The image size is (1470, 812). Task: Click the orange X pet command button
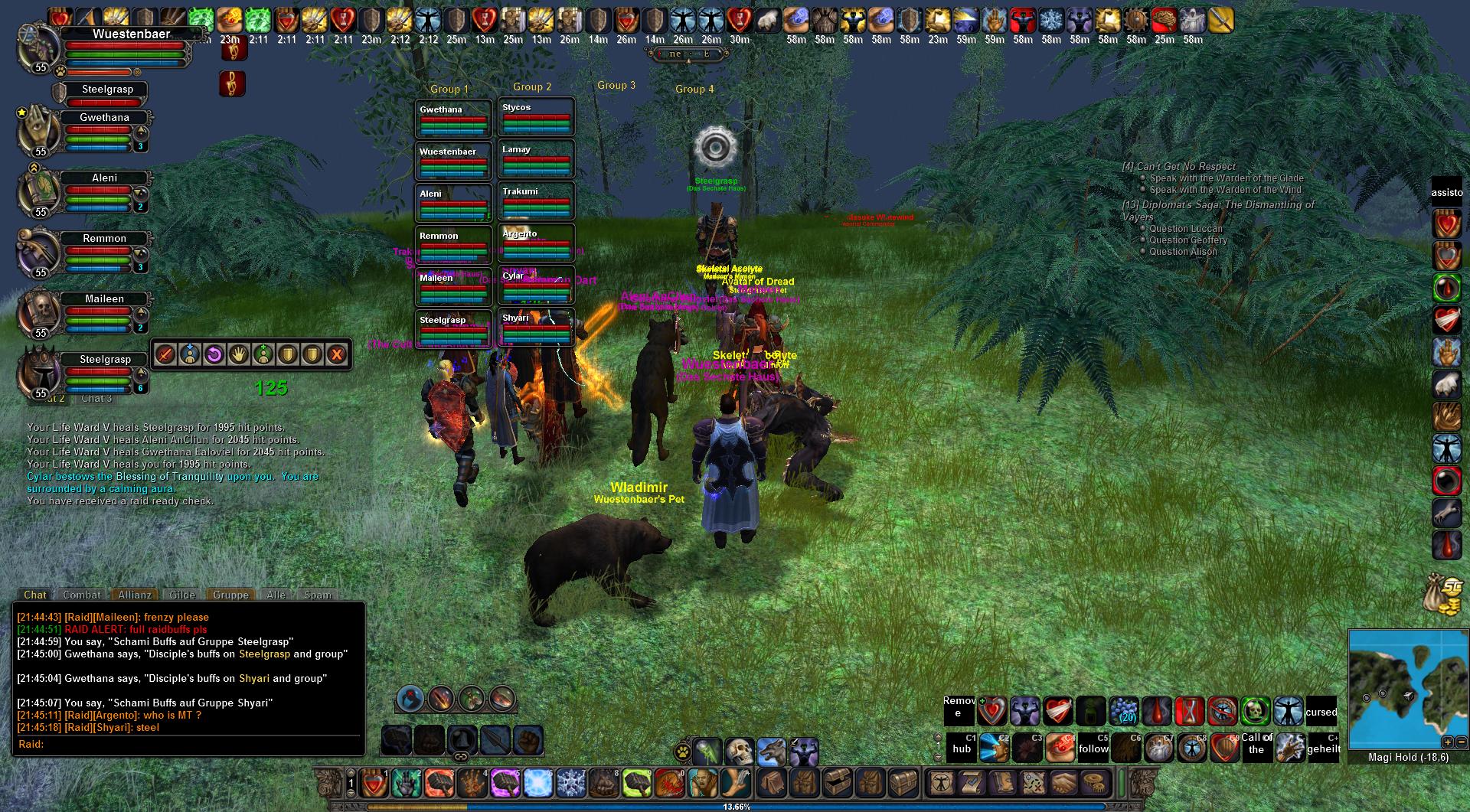tap(336, 354)
